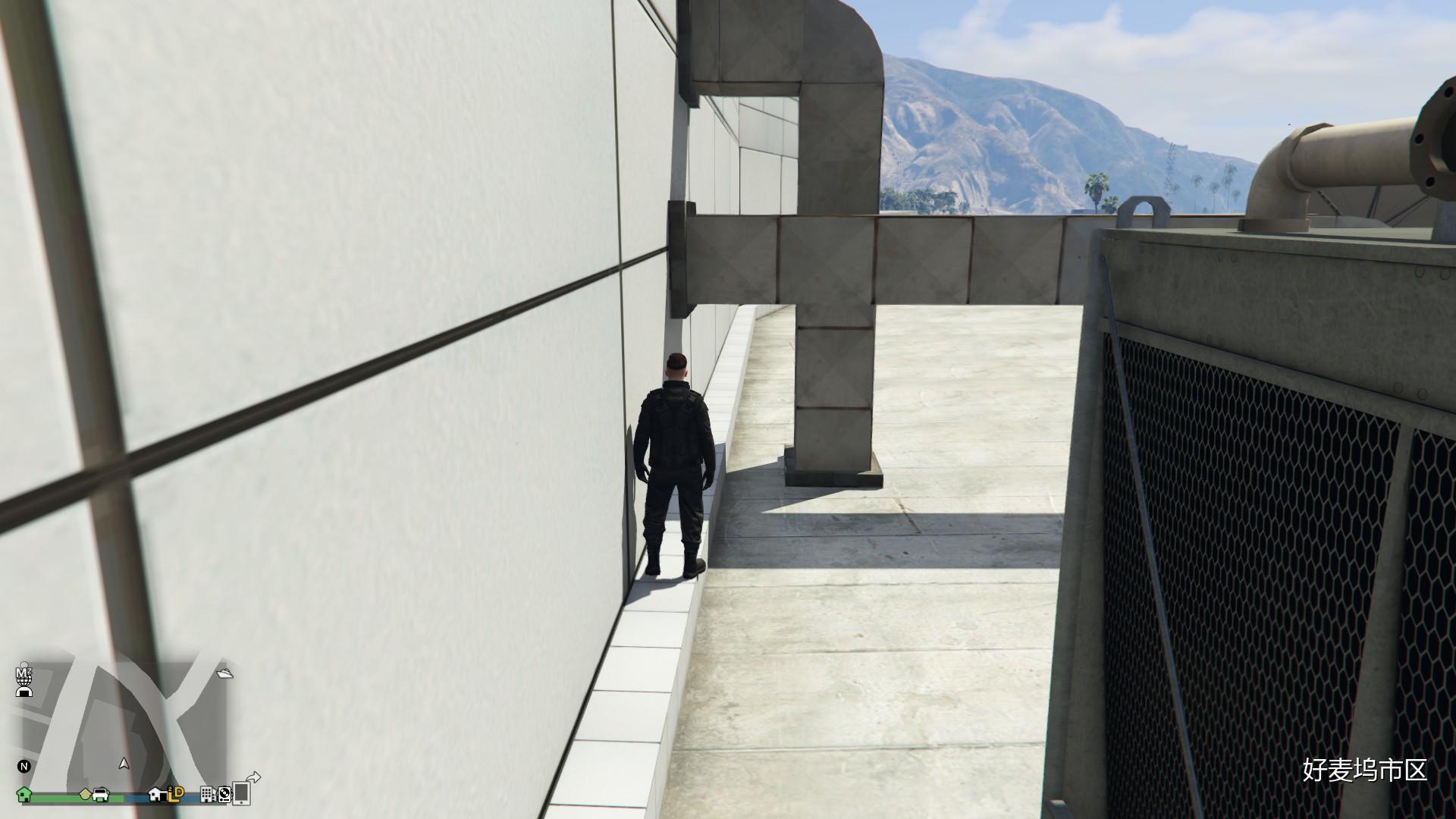Click the yacht blip on the minimap
This screenshot has width=1456, height=819.
tap(224, 673)
